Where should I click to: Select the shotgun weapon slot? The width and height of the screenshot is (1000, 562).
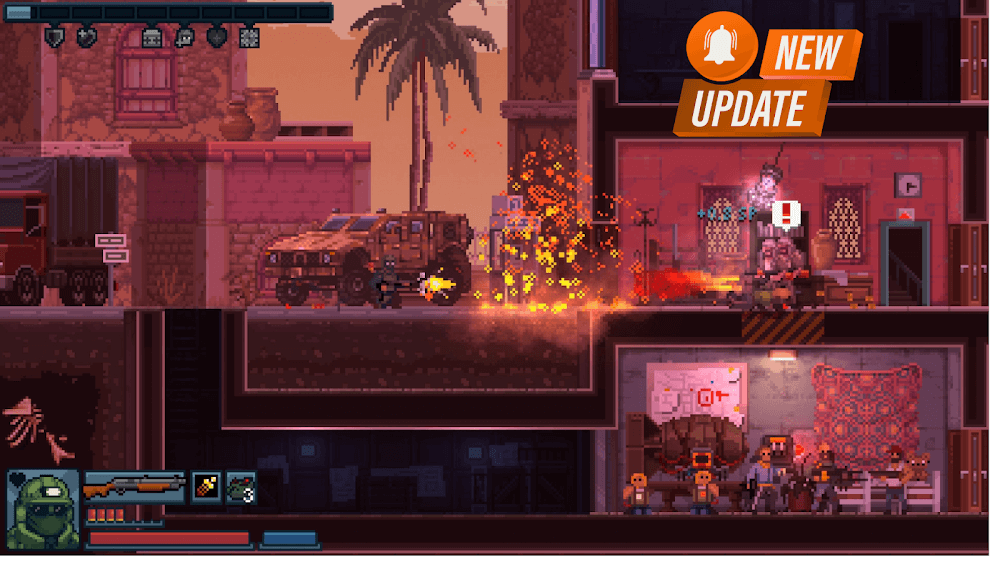[x=133, y=489]
